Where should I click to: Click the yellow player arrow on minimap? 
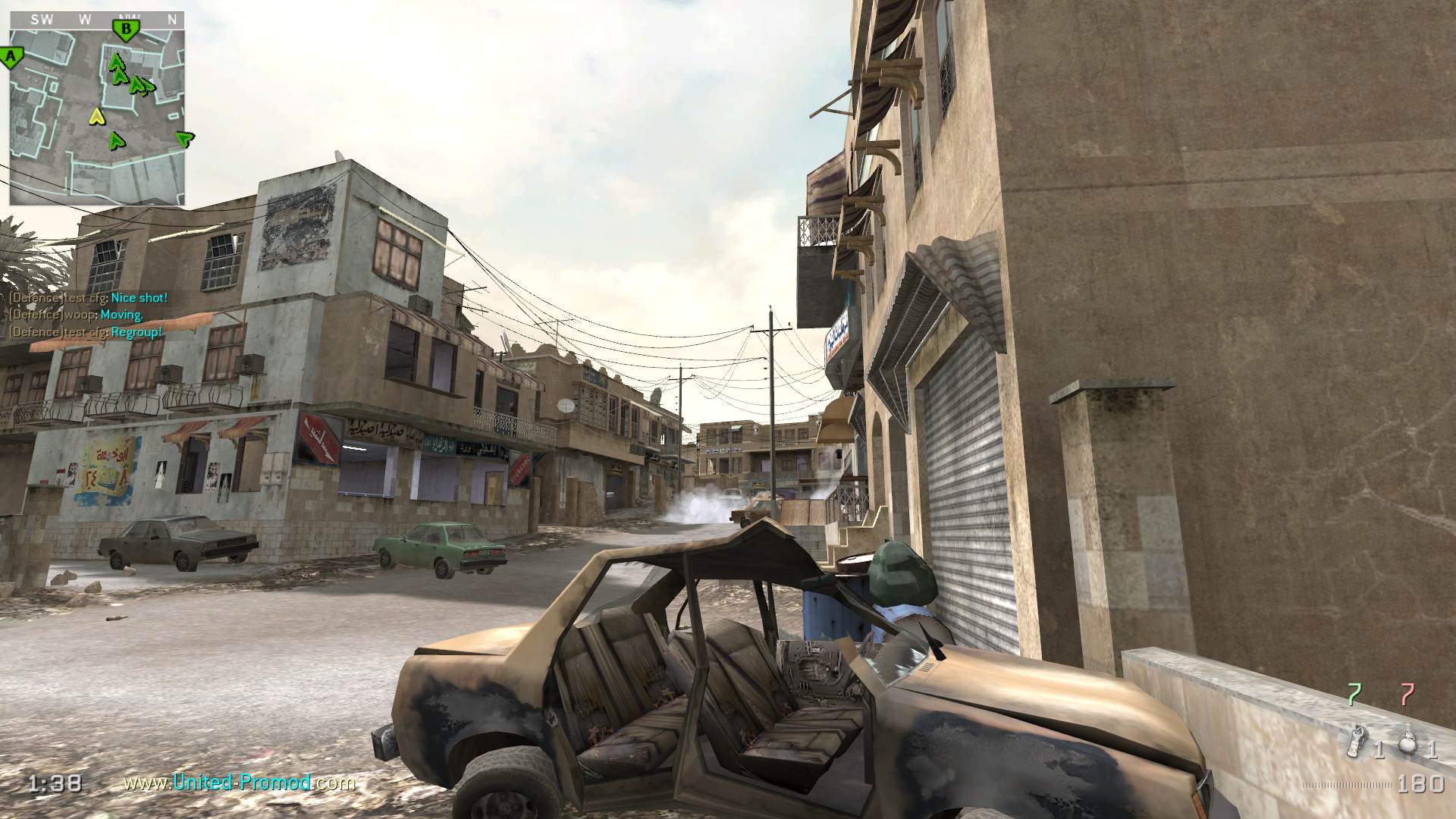(x=96, y=116)
